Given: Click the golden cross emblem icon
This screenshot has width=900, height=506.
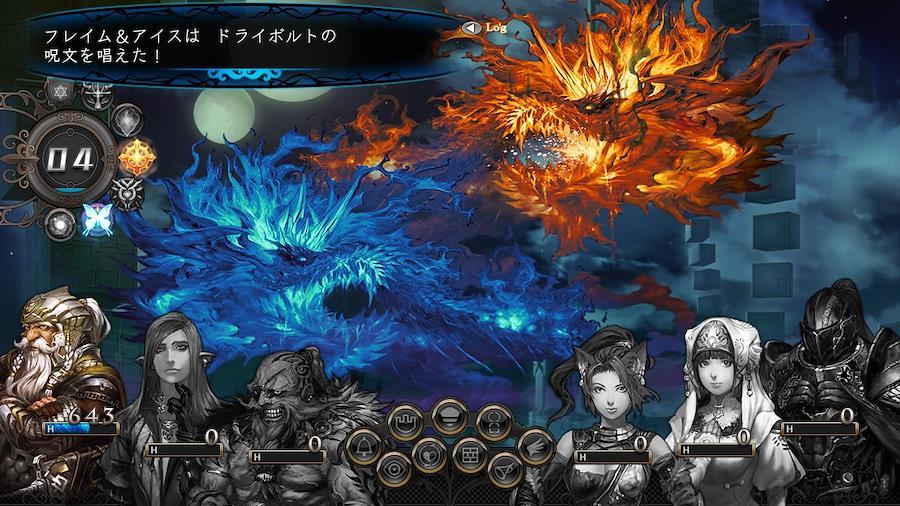Looking at the screenshot, I should (x=135, y=156).
